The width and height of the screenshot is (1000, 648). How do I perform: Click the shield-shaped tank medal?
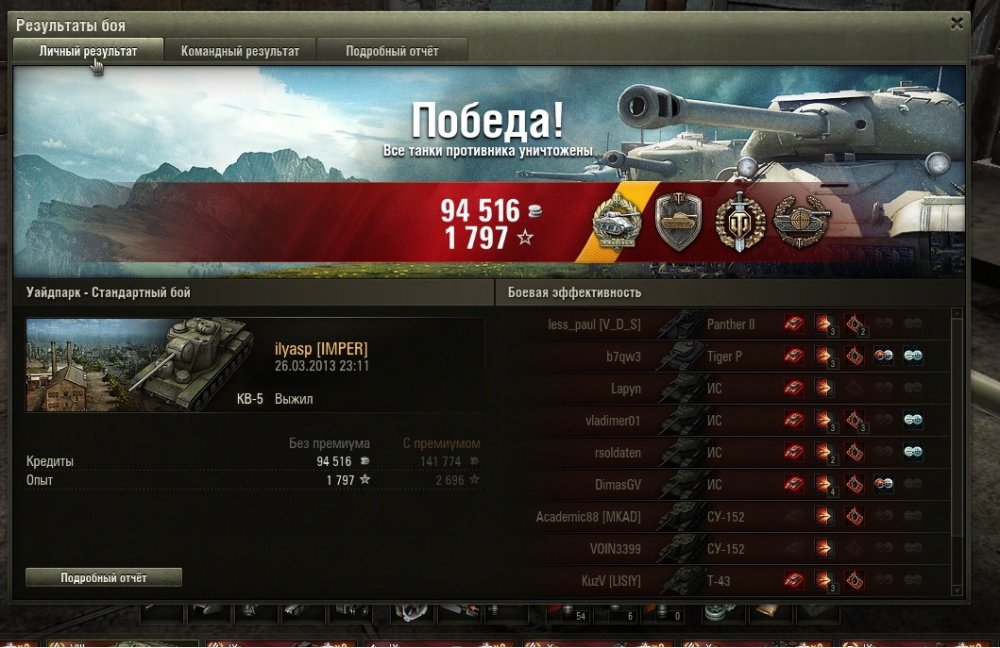[678, 221]
